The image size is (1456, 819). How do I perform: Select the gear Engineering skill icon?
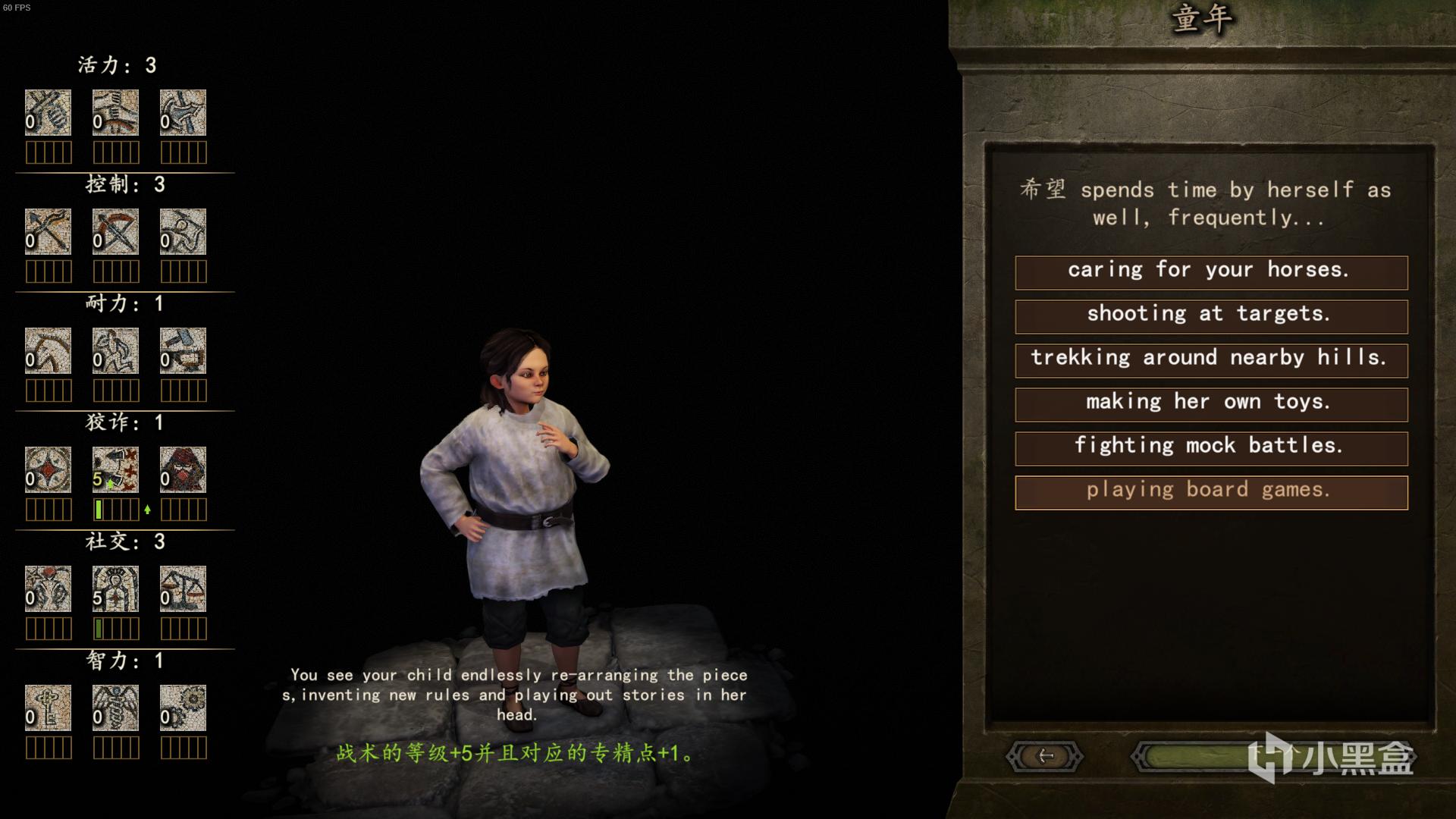coord(183,708)
